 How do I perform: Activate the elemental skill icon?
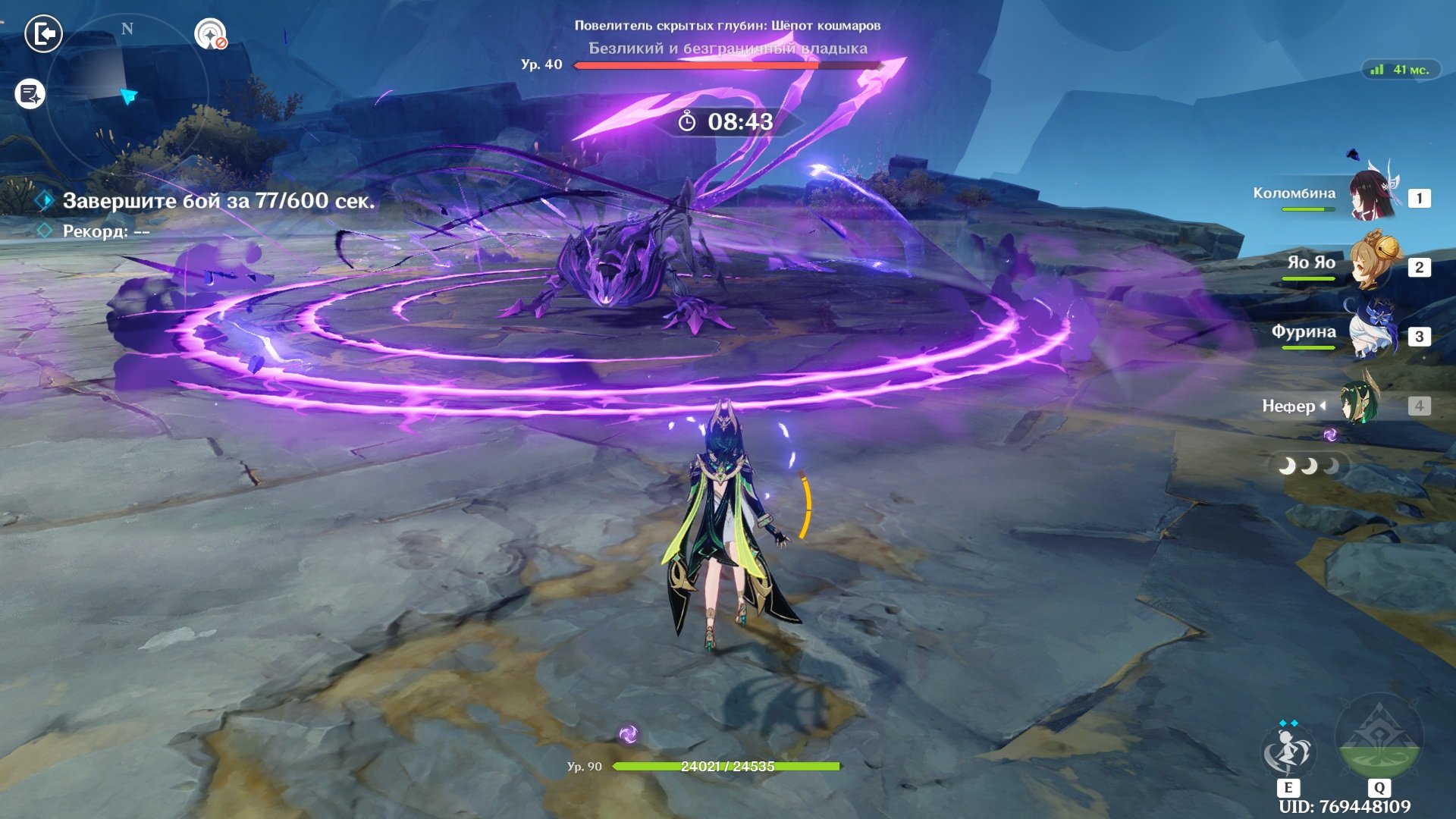[x=1288, y=751]
